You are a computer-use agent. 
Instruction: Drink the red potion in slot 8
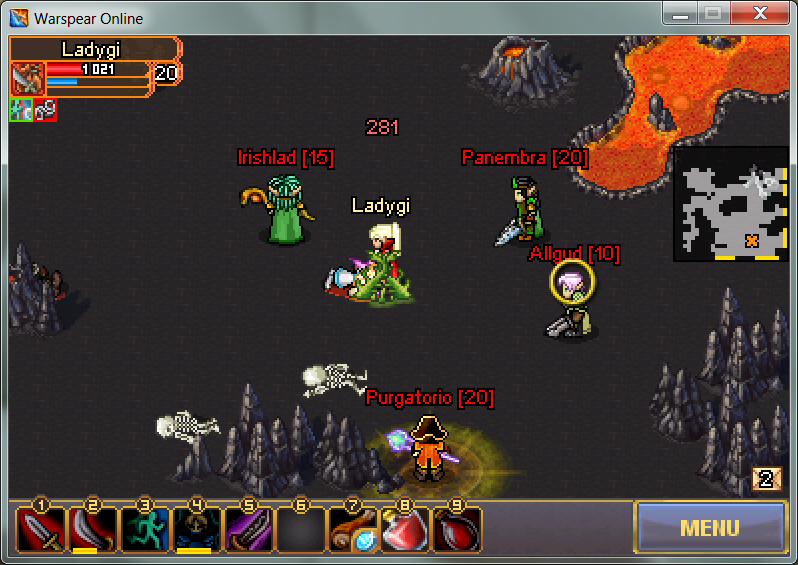click(x=404, y=530)
